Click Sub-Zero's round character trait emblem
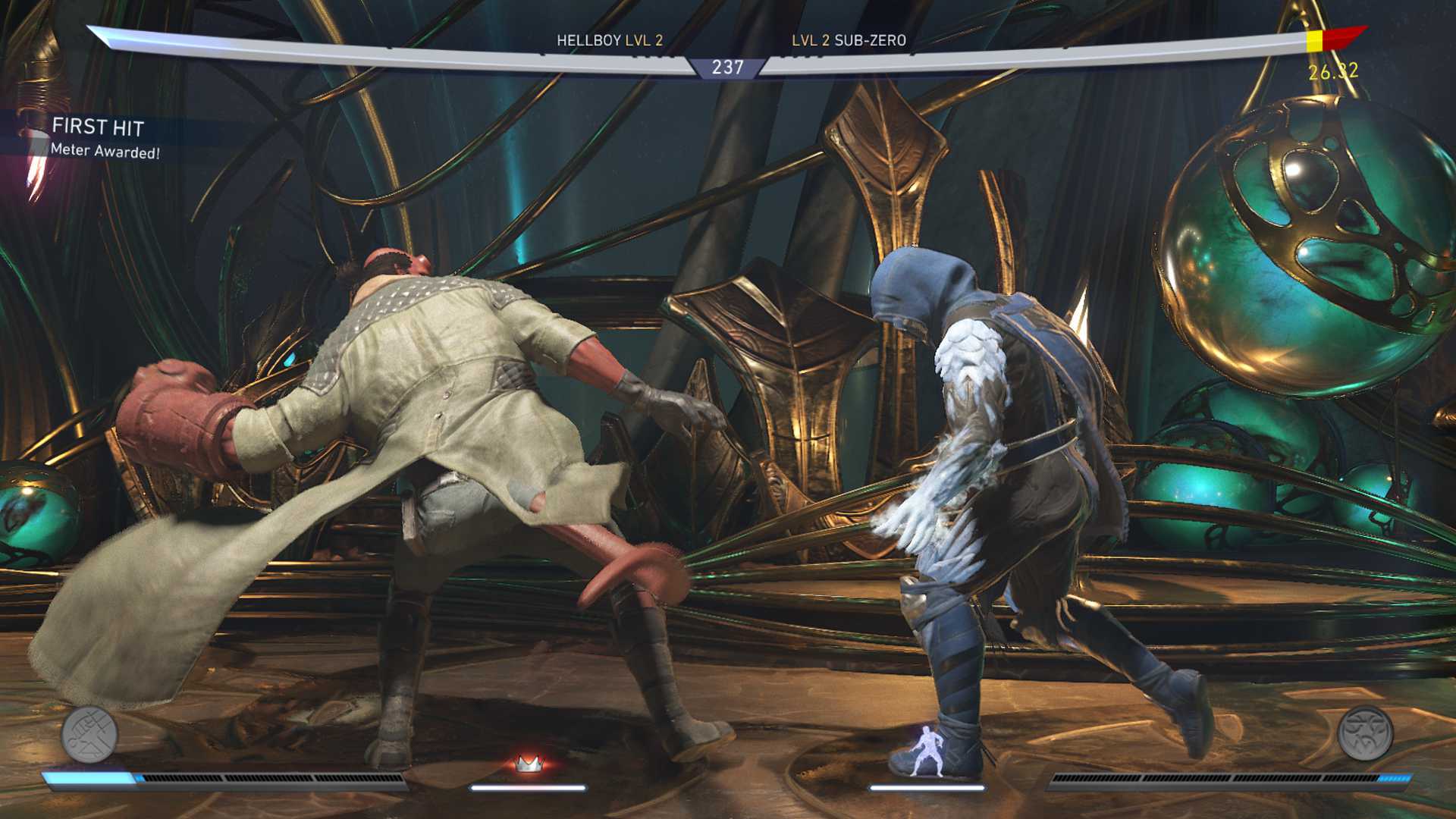This screenshot has width=1456, height=819. coord(1365,733)
